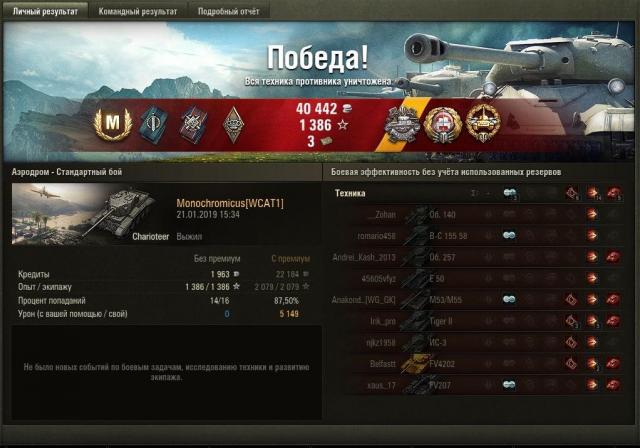Select the Charioteer tank thumbnail
Image resolution: width=640 pixels, height=448 pixels.
[x=85, y=213]
